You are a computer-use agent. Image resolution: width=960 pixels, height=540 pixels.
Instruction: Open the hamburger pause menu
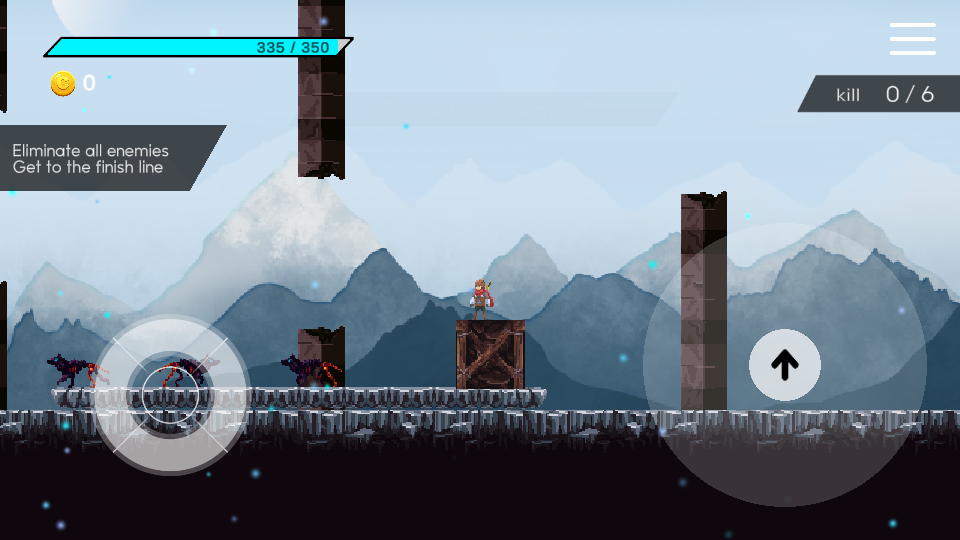[912, 39]
